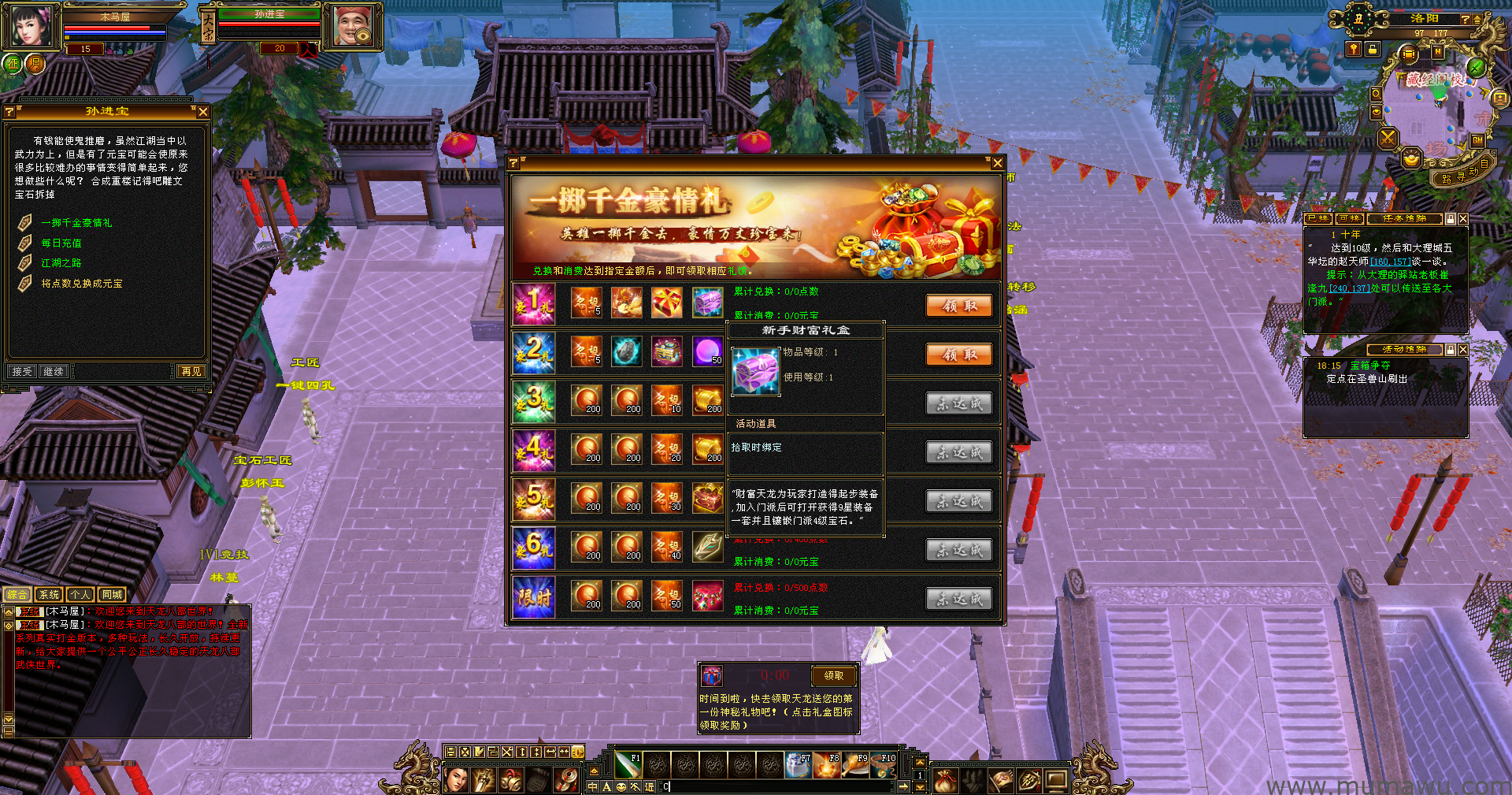Image resolution: width=1512 pixels, height=795 pixels.
Task: Claim the first reward with the 领取 button
Action: 958,305
